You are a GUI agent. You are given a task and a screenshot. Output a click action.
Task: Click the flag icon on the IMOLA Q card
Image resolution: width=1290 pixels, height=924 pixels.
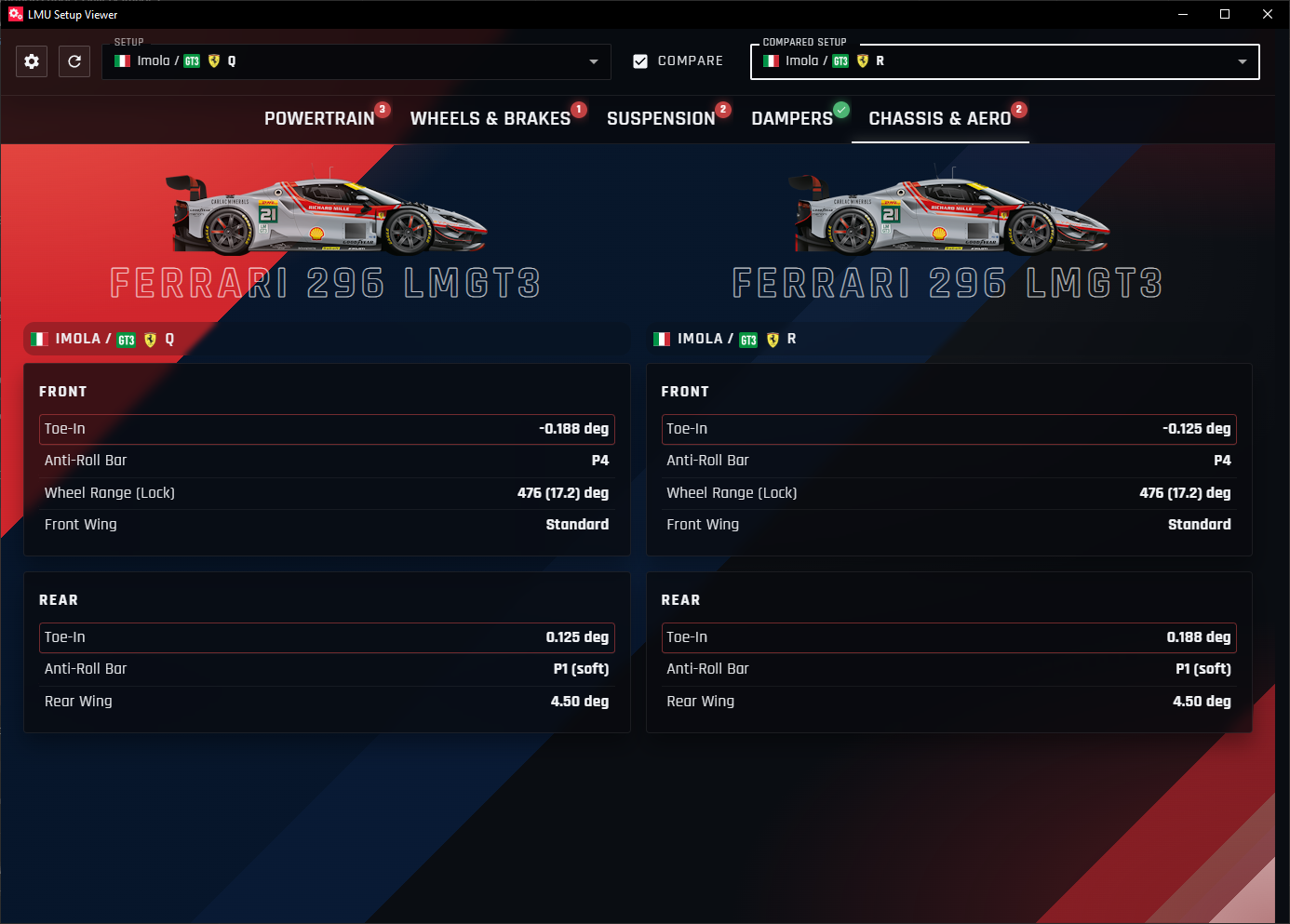click(x=40, y=339)
